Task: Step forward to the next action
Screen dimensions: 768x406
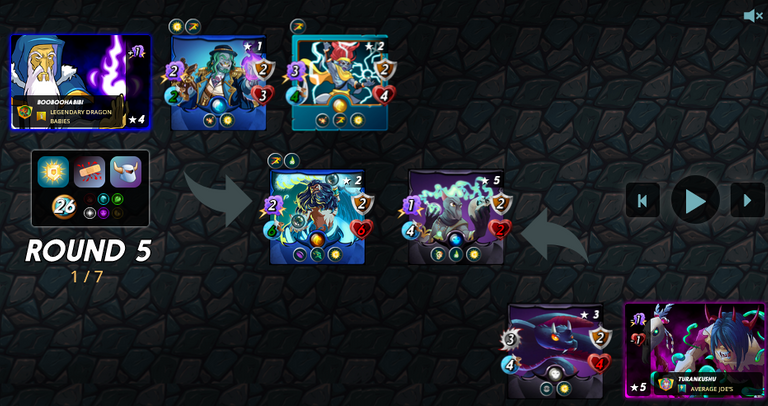Action: (x=747, y=200)
